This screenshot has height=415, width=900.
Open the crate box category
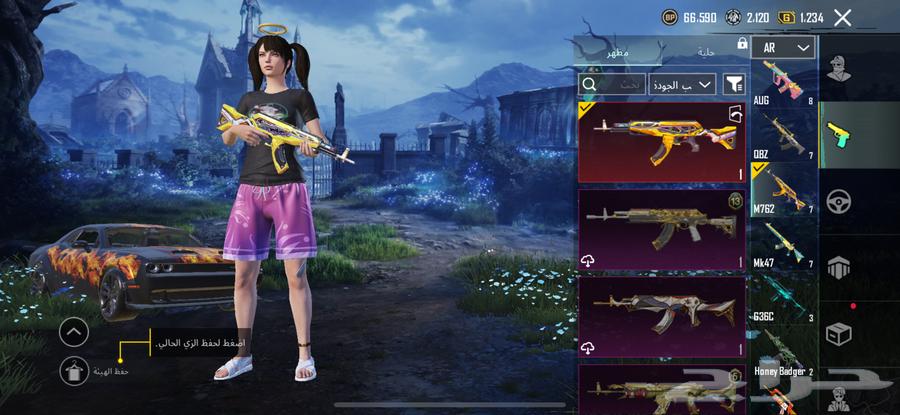click(x=838, y=334)
